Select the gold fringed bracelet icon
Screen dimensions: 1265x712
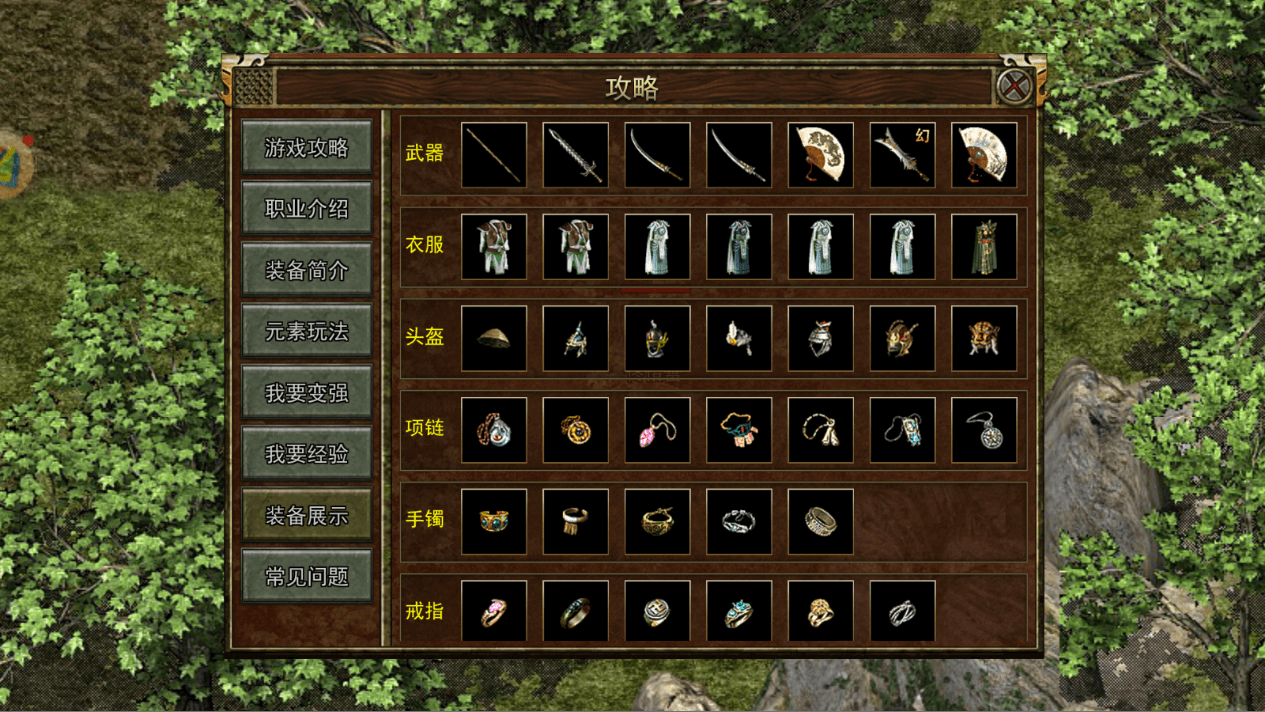576,522
